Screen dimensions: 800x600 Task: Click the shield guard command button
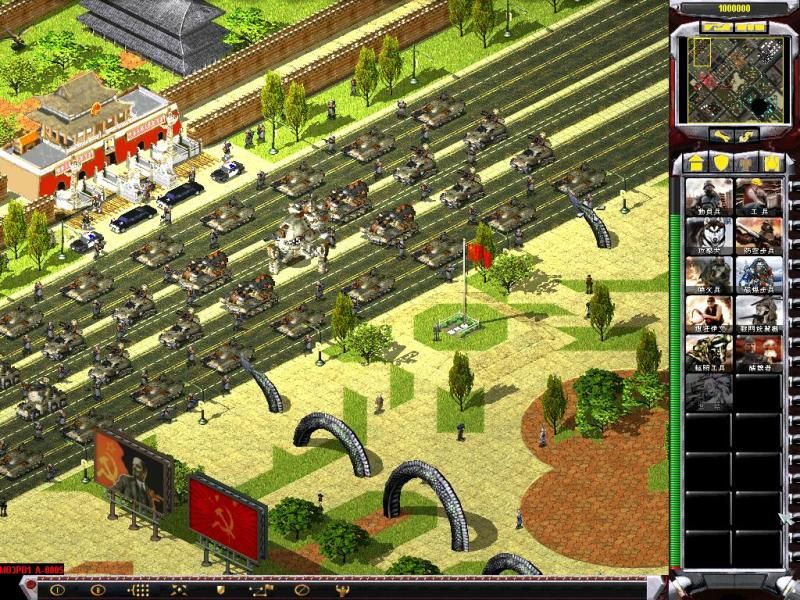pyautogui.click(x=220, y=590)
